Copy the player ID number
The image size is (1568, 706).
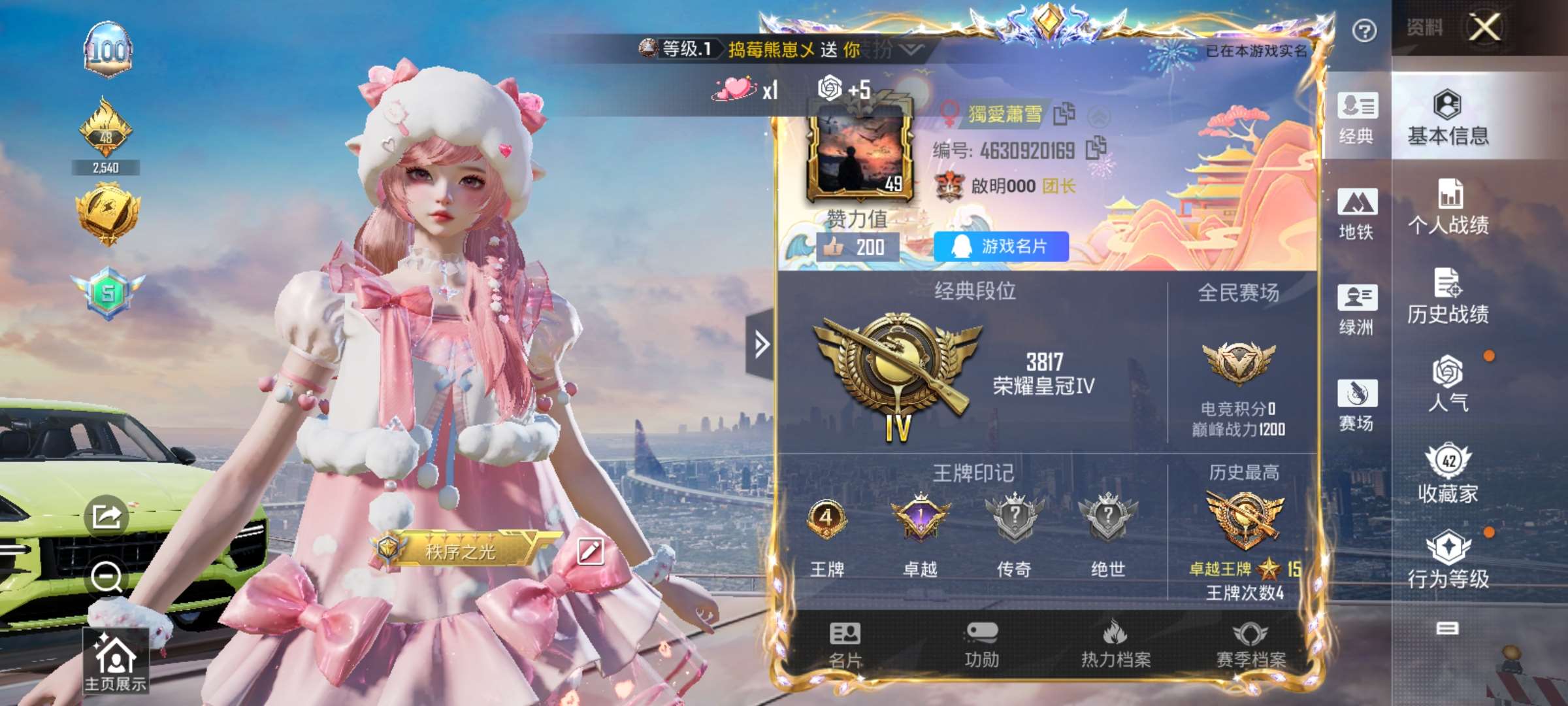click(x=1096, y=149)
